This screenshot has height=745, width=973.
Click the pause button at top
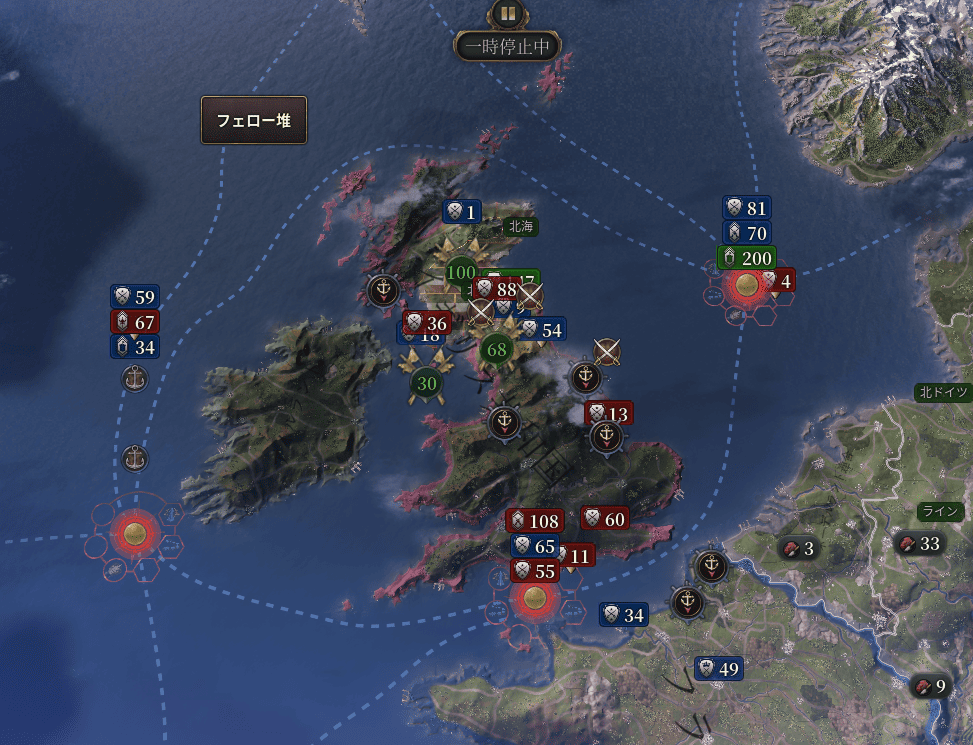tap(507, 15)
